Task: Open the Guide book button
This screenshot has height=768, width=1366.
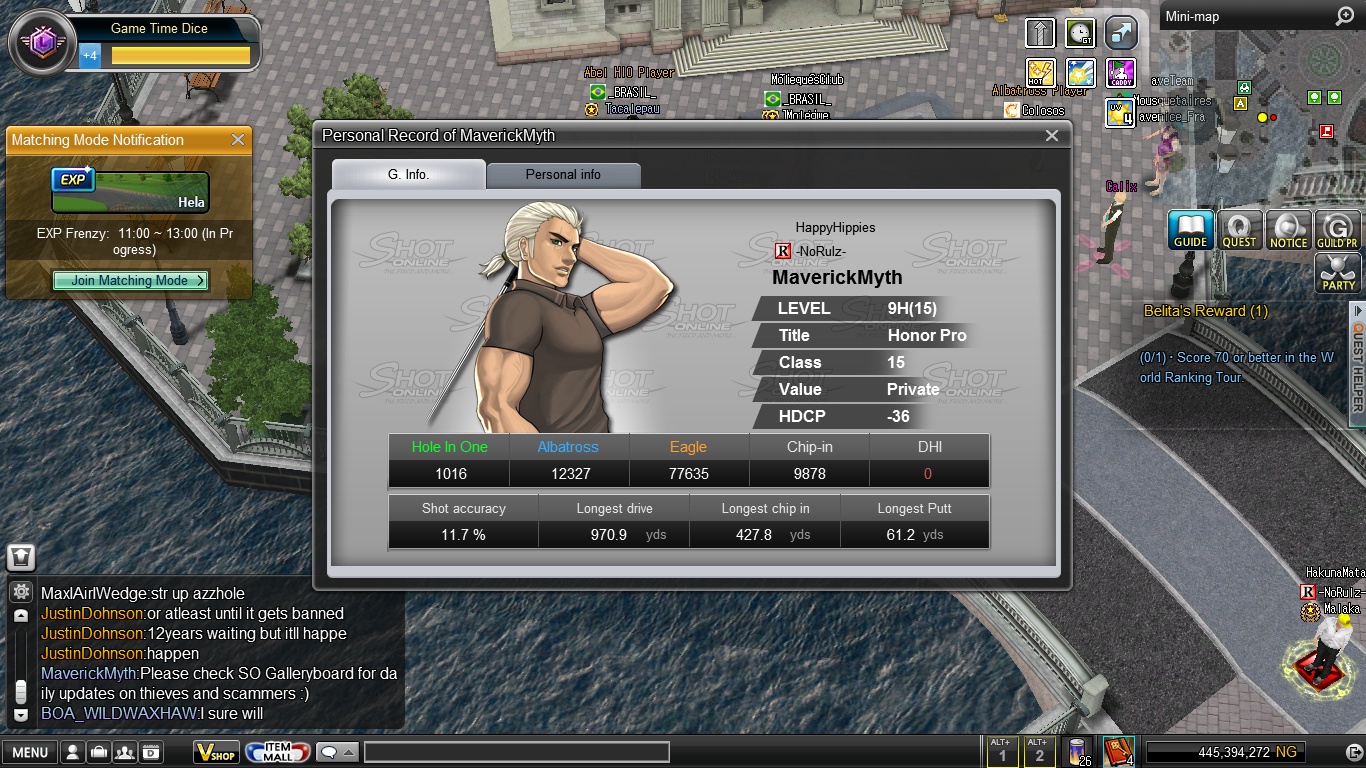Action: (1190, 230)
